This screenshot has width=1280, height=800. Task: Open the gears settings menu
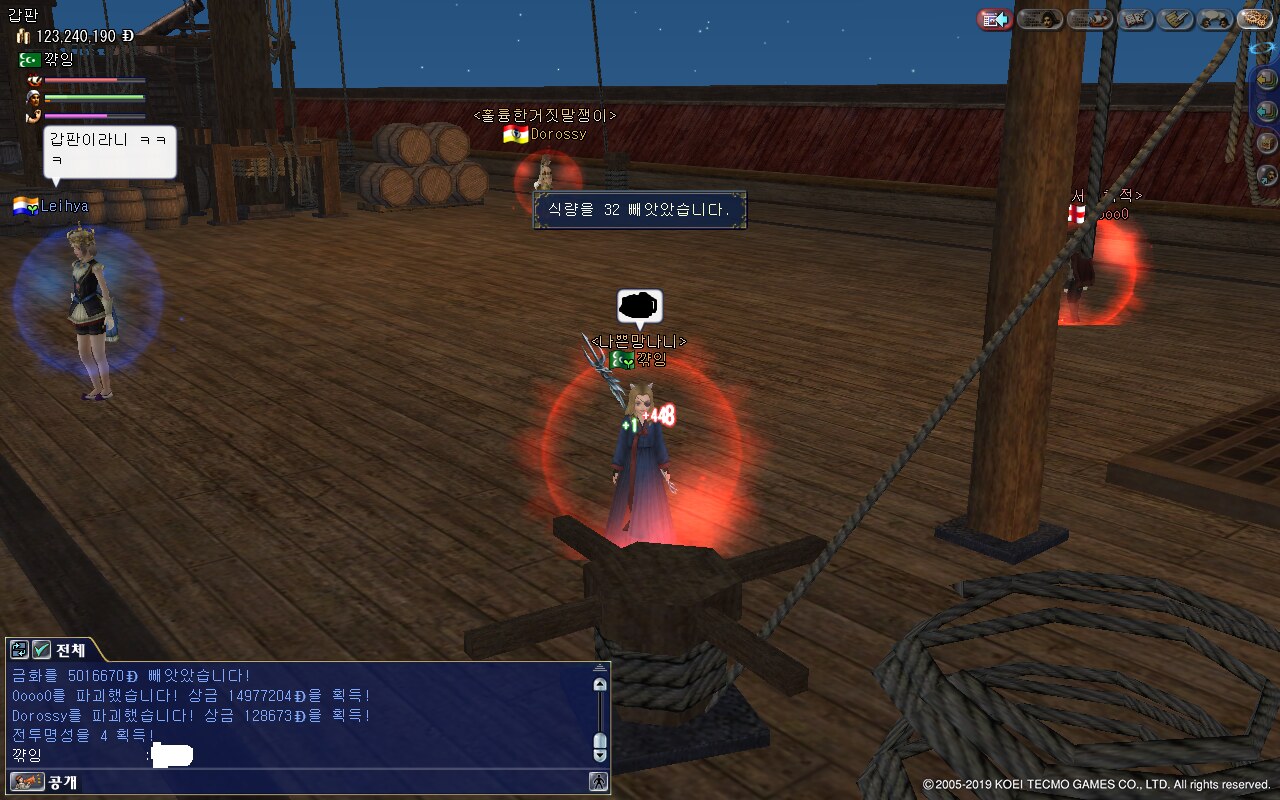click(1255, 19)
